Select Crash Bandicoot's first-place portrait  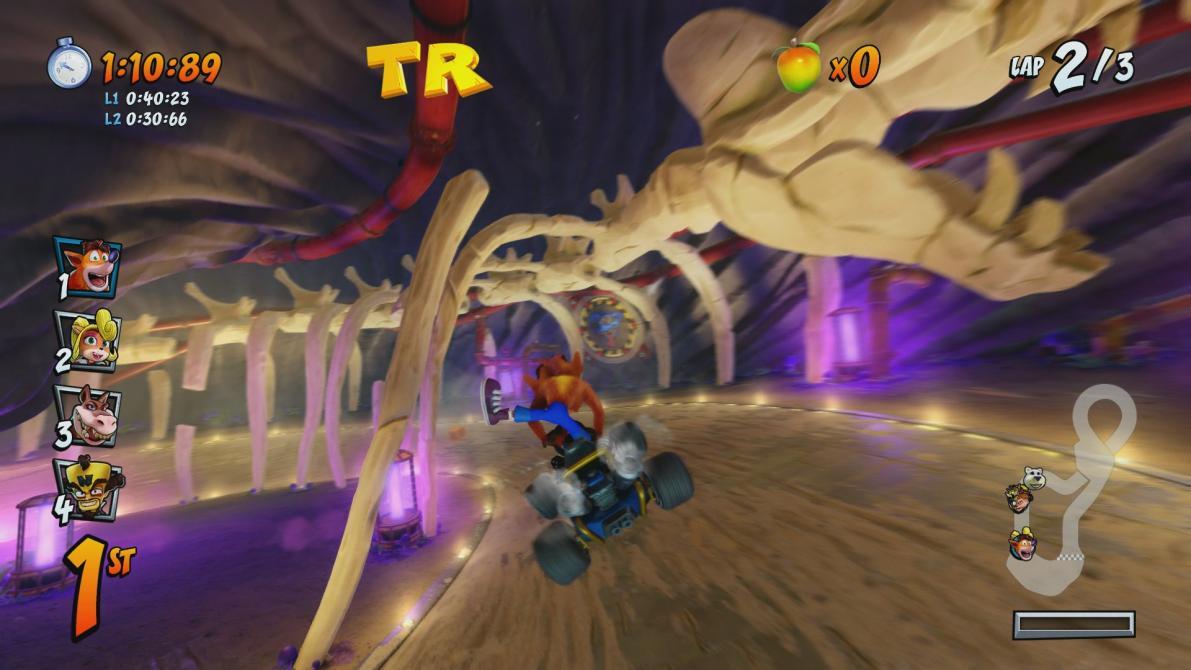(x=87, y=267)
